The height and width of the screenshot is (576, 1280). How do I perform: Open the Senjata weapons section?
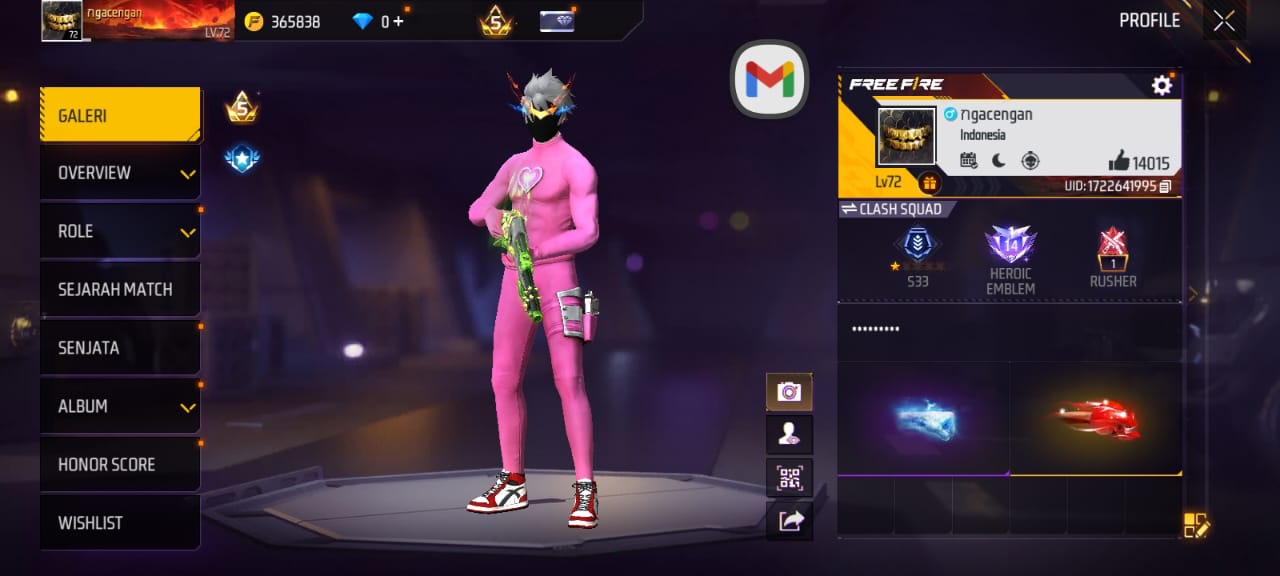coord(120,348)
